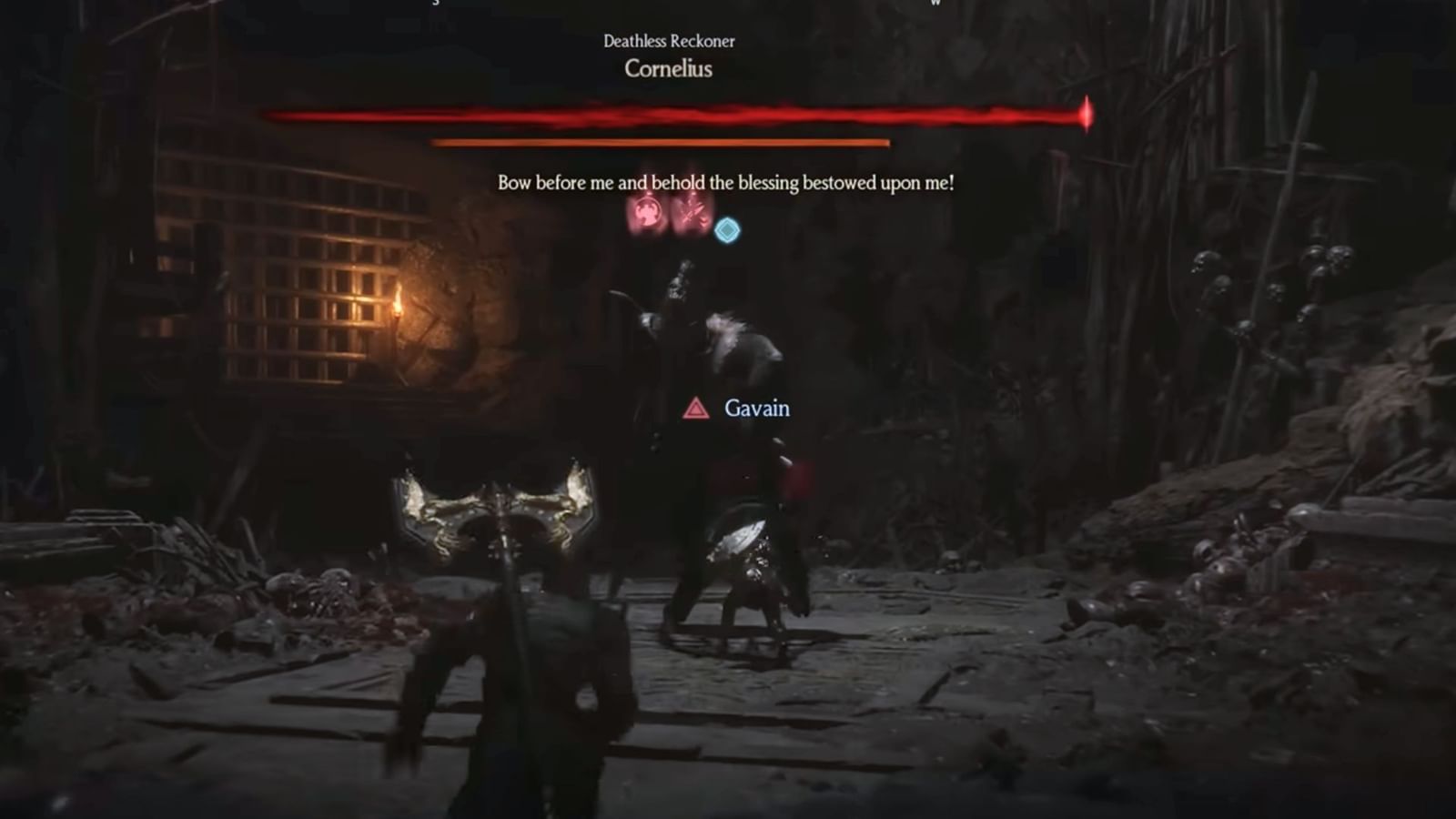Click the red triangle warning indicator beside Gavain
Viewport: 1456px width, 819px height.
point(696,409)
